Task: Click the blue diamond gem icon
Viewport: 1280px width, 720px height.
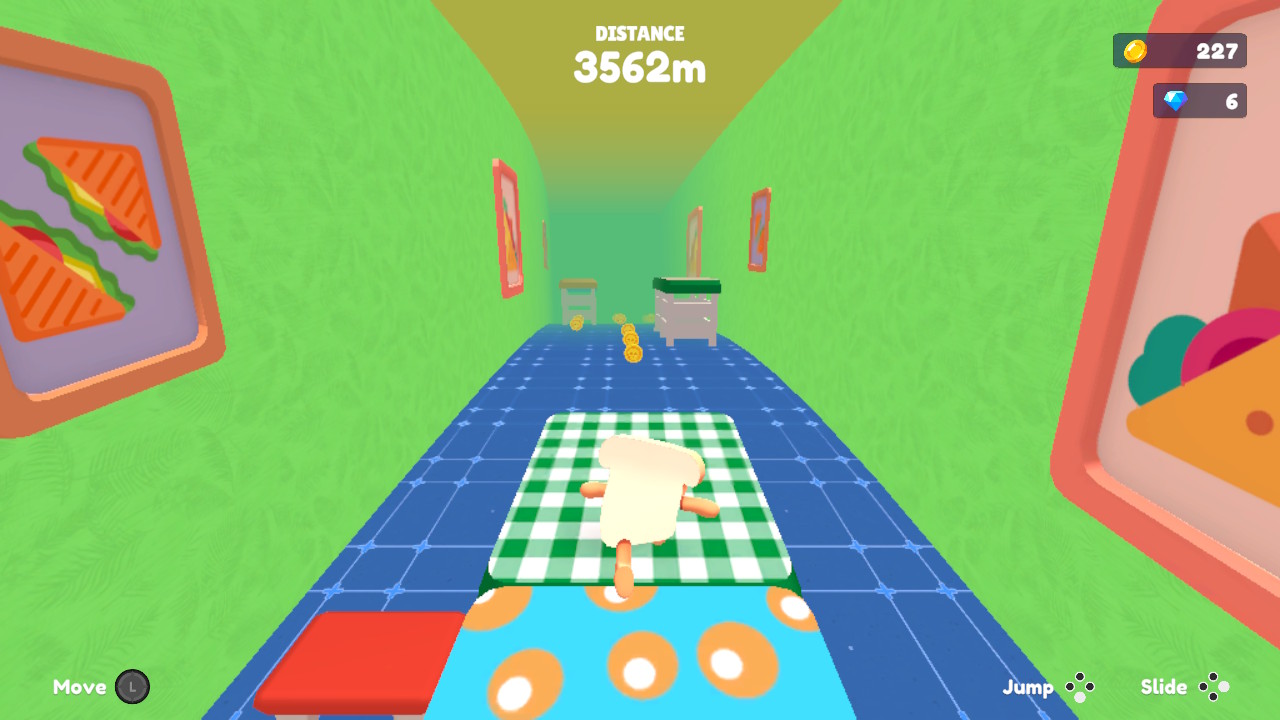Action: coord(1178,100)
